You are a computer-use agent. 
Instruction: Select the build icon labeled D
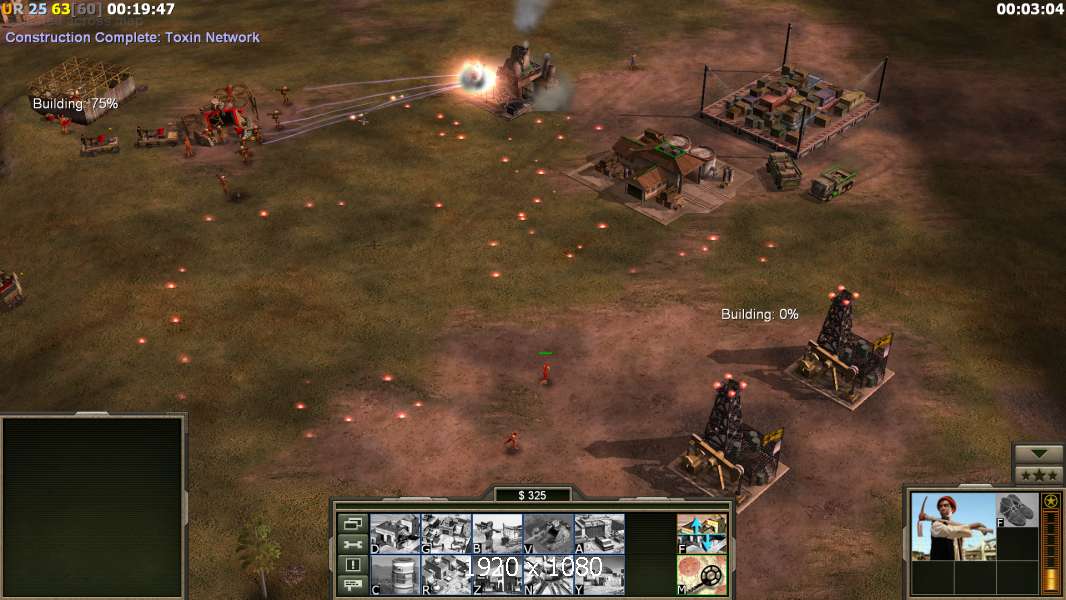click(x=395, y=534)
